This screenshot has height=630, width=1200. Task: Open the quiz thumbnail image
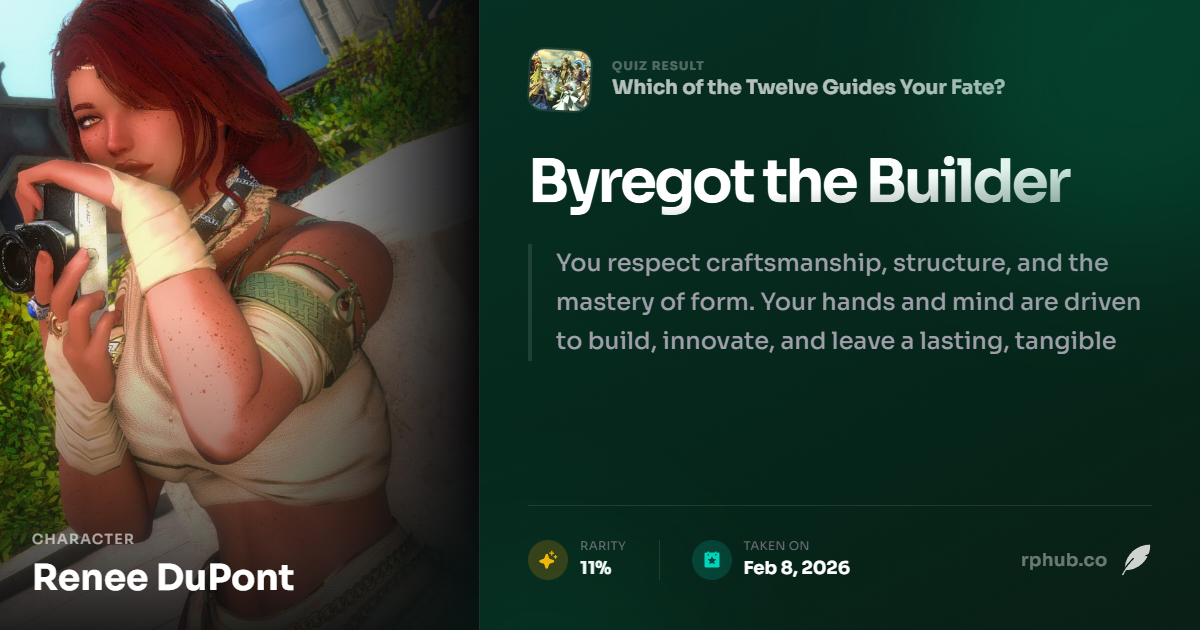[559, 80]
